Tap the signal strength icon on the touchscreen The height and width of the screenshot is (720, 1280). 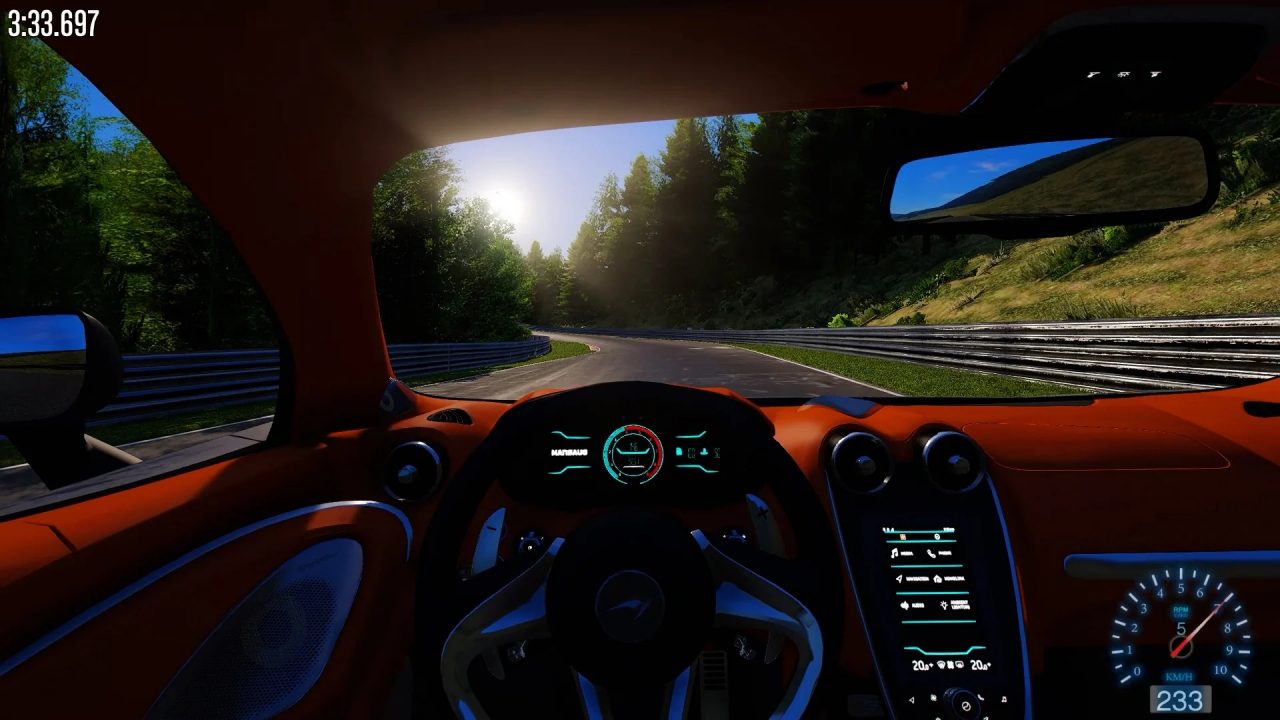point(888,529)
